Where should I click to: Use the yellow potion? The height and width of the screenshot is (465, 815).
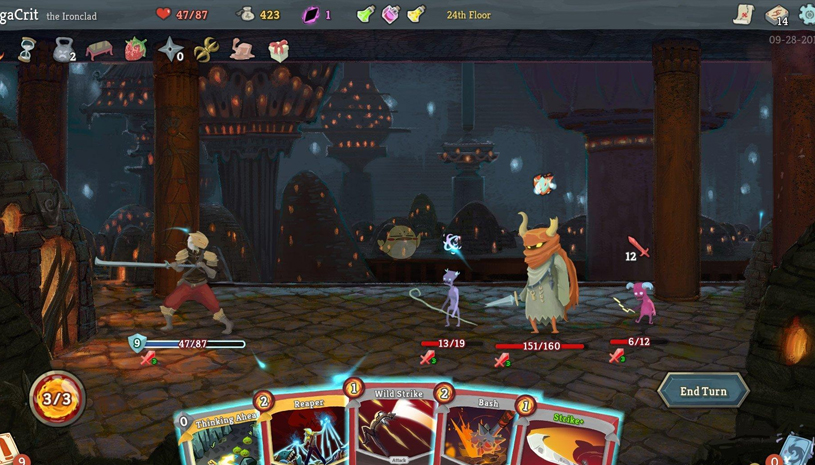pyautogui.click(x=415, y=15)
